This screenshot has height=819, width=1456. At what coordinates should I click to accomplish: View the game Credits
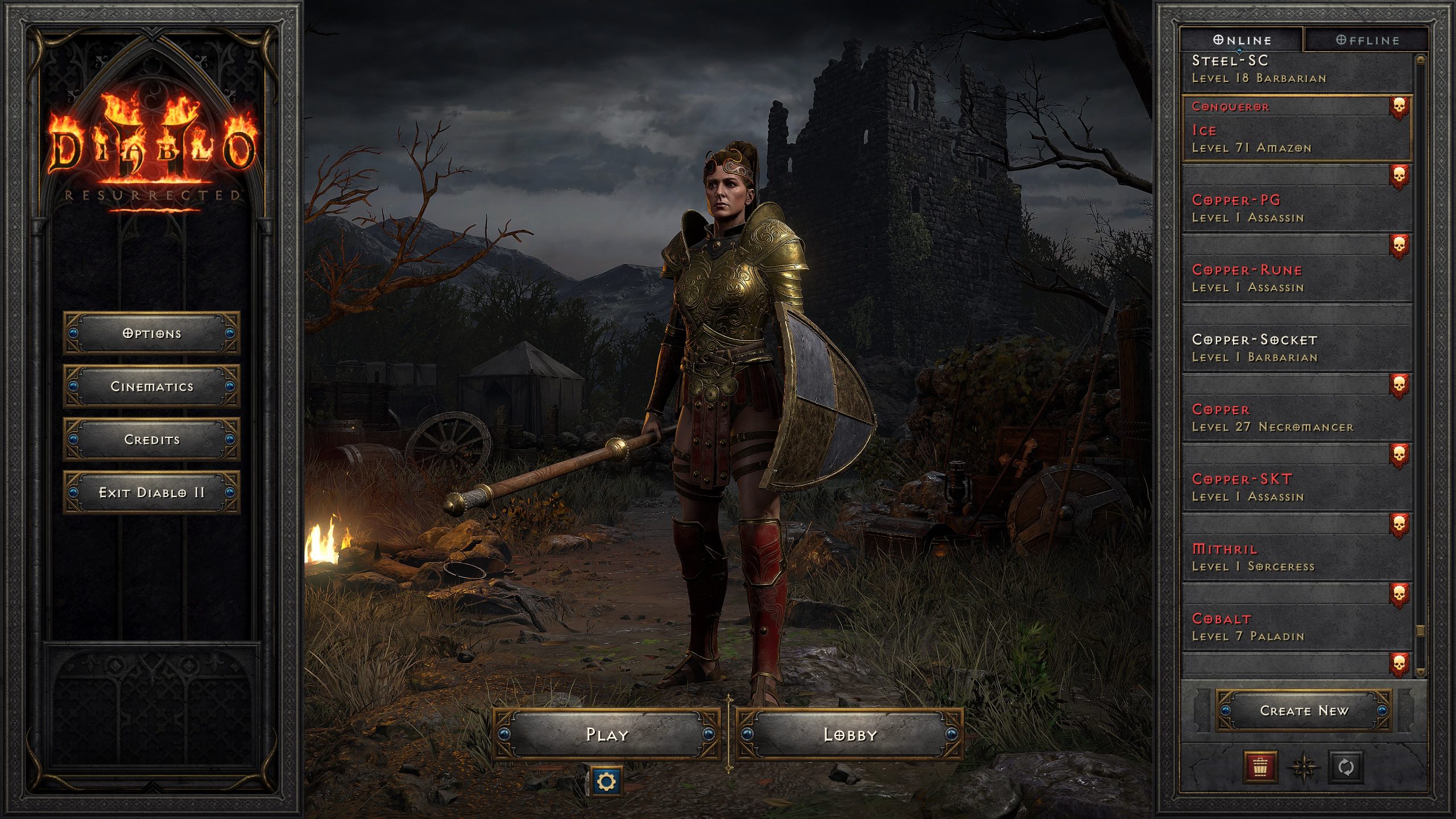pos(151,439)
